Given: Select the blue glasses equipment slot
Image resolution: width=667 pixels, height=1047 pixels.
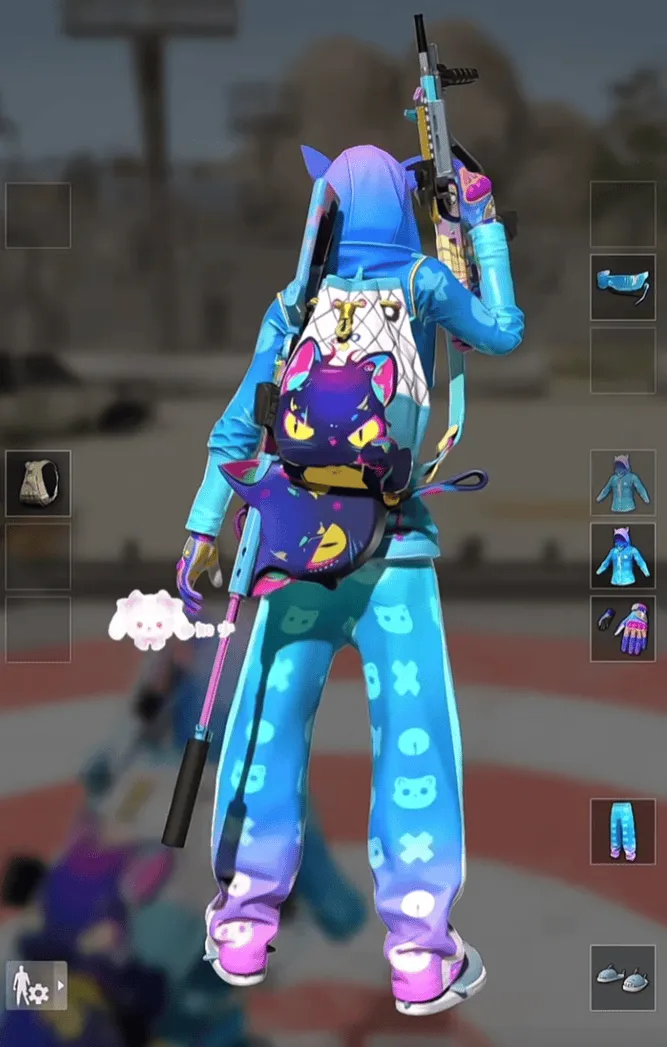Looking at the screenshot, I should 622,287.
